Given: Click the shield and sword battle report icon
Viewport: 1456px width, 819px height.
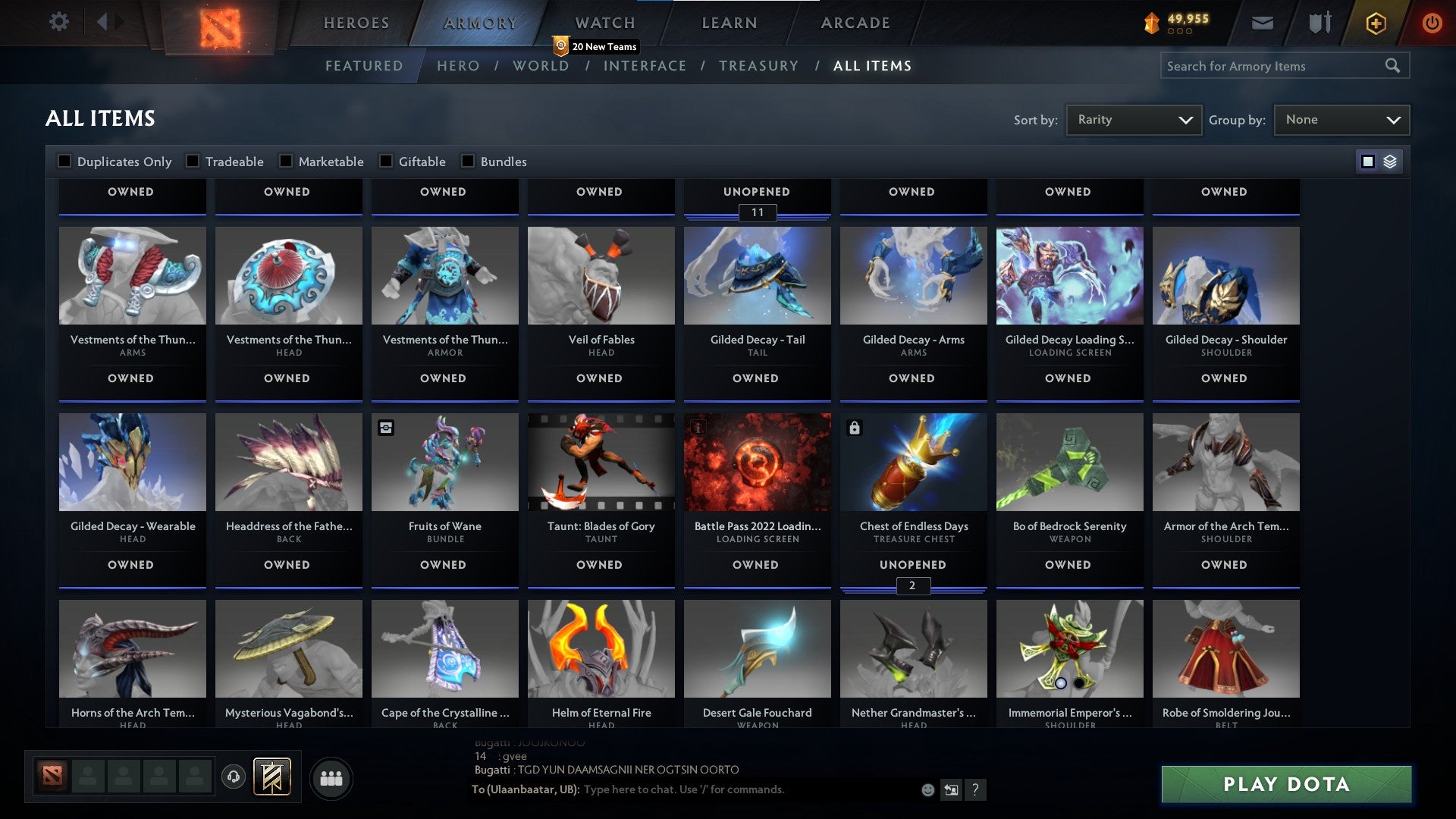Looking at the screenshot, I should point(1319,23).
